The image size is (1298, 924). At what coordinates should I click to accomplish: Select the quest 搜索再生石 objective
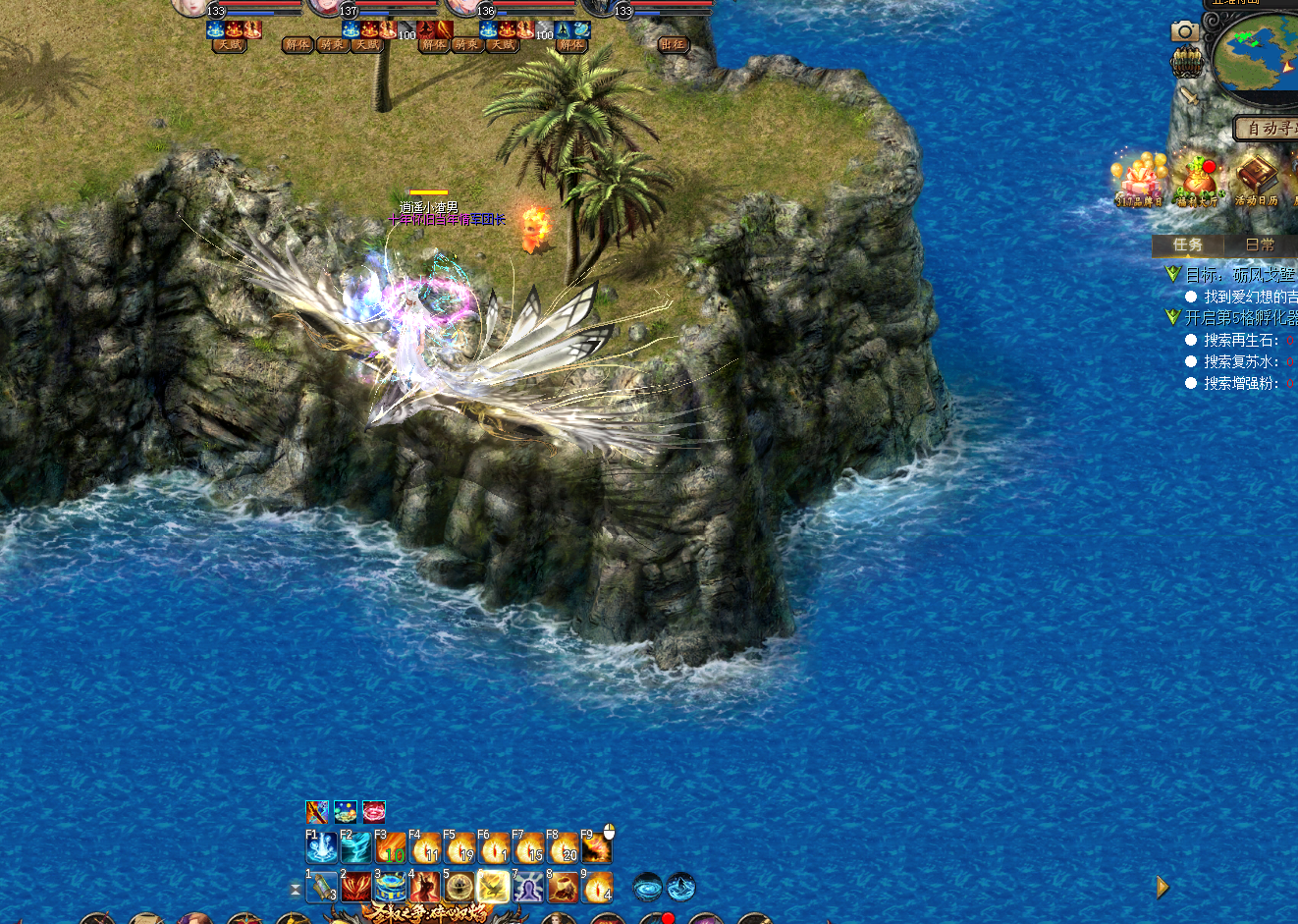pos(1241,340)
